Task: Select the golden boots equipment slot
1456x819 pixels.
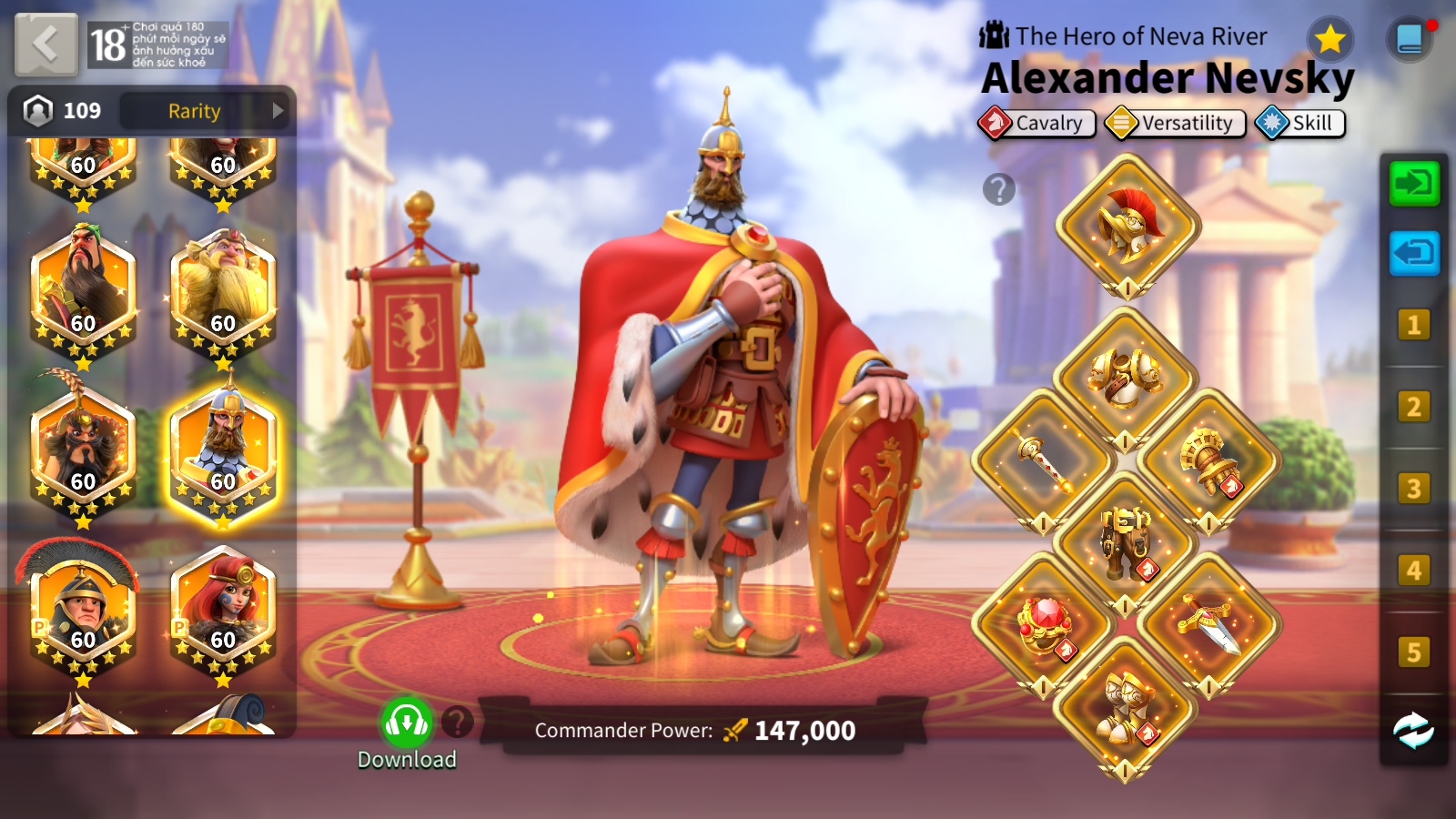Action: (1126, 707)
